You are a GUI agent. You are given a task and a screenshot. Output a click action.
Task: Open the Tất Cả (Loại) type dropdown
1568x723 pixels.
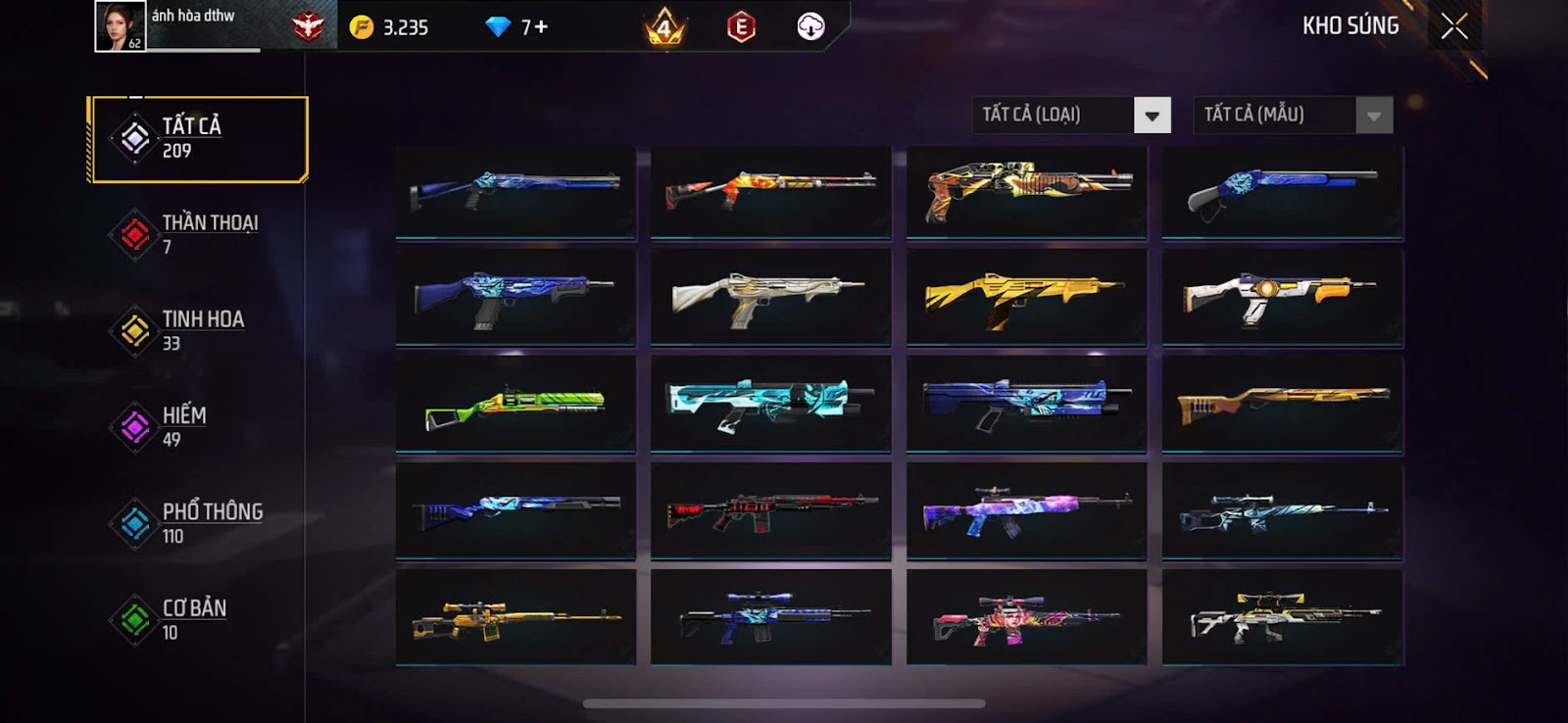(x=1072, y=116)
